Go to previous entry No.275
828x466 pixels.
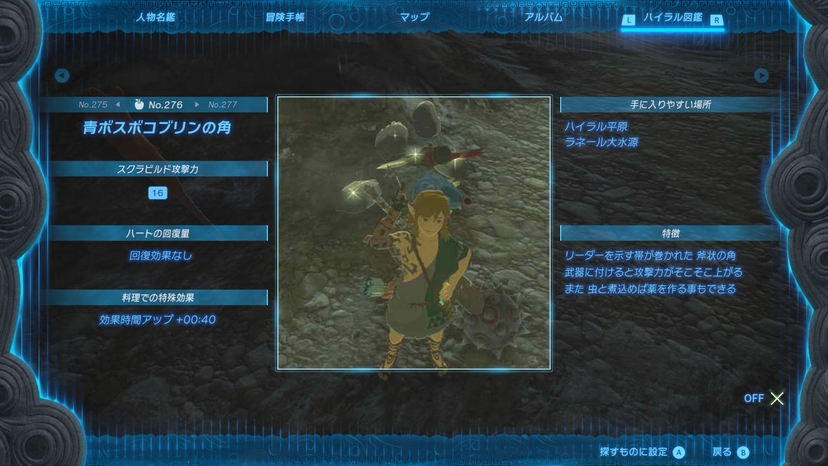(93, 104)
